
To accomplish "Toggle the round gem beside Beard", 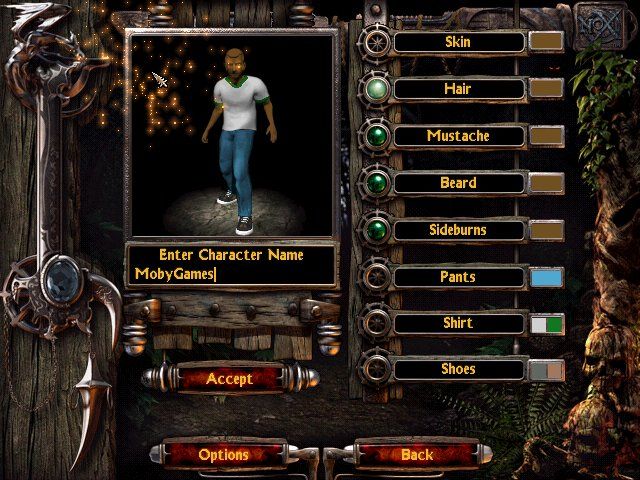I will (378, 183).
